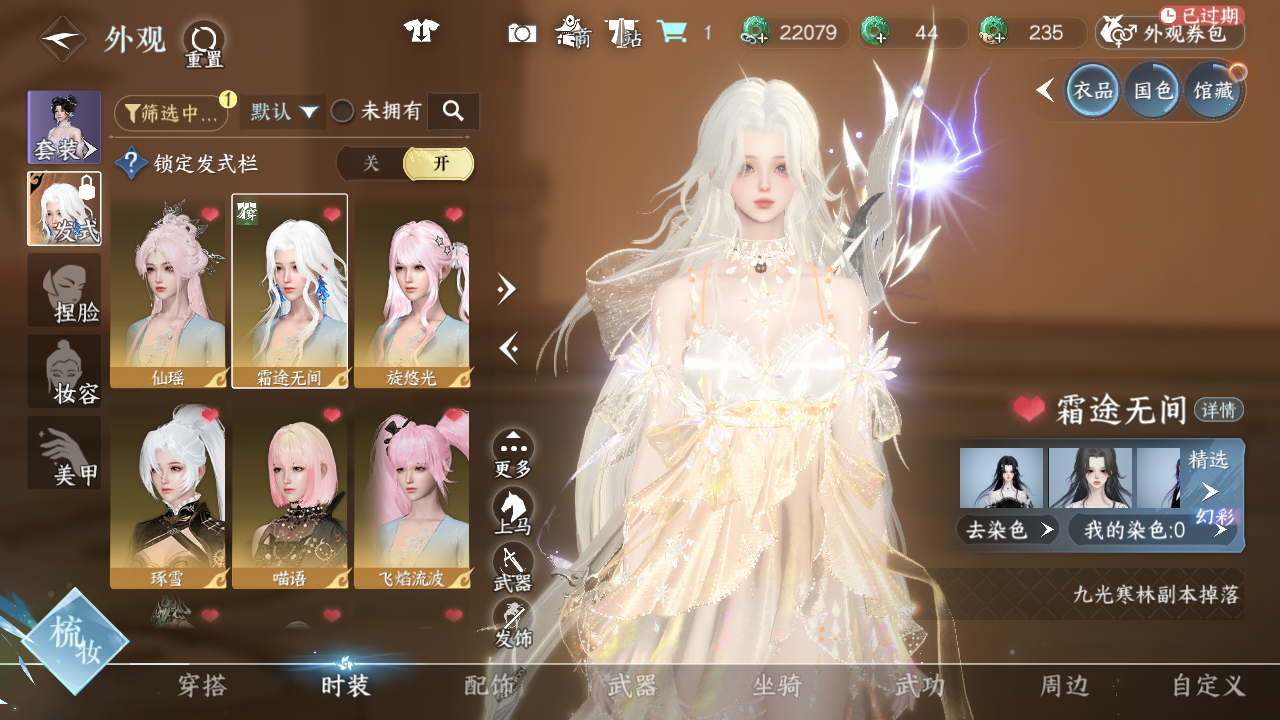
Task: Choose the 旋悠光 hairstyle card
Action: click(x=412, y=292)
